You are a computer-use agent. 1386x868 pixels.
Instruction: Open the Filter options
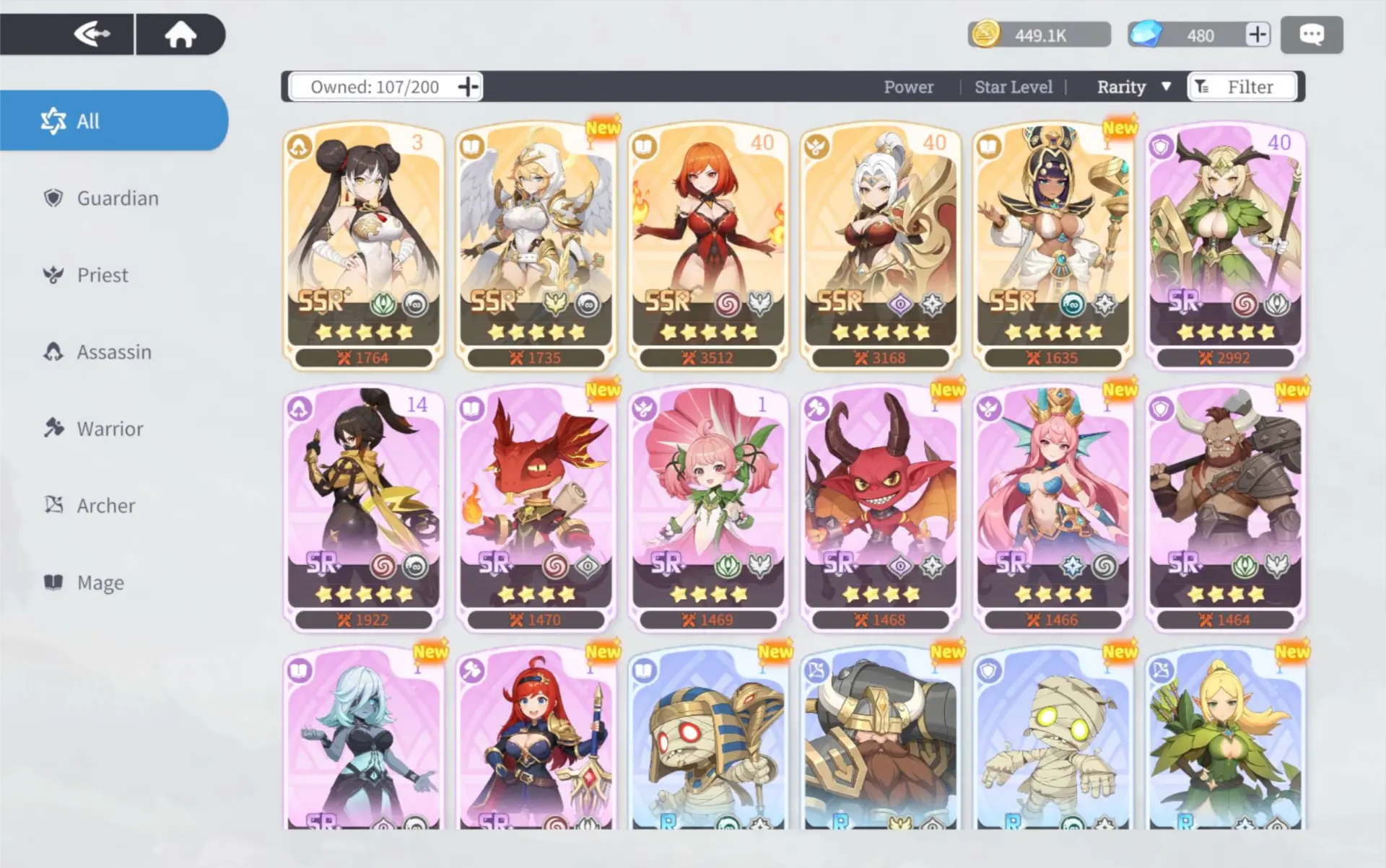(x=1242, y=87)
